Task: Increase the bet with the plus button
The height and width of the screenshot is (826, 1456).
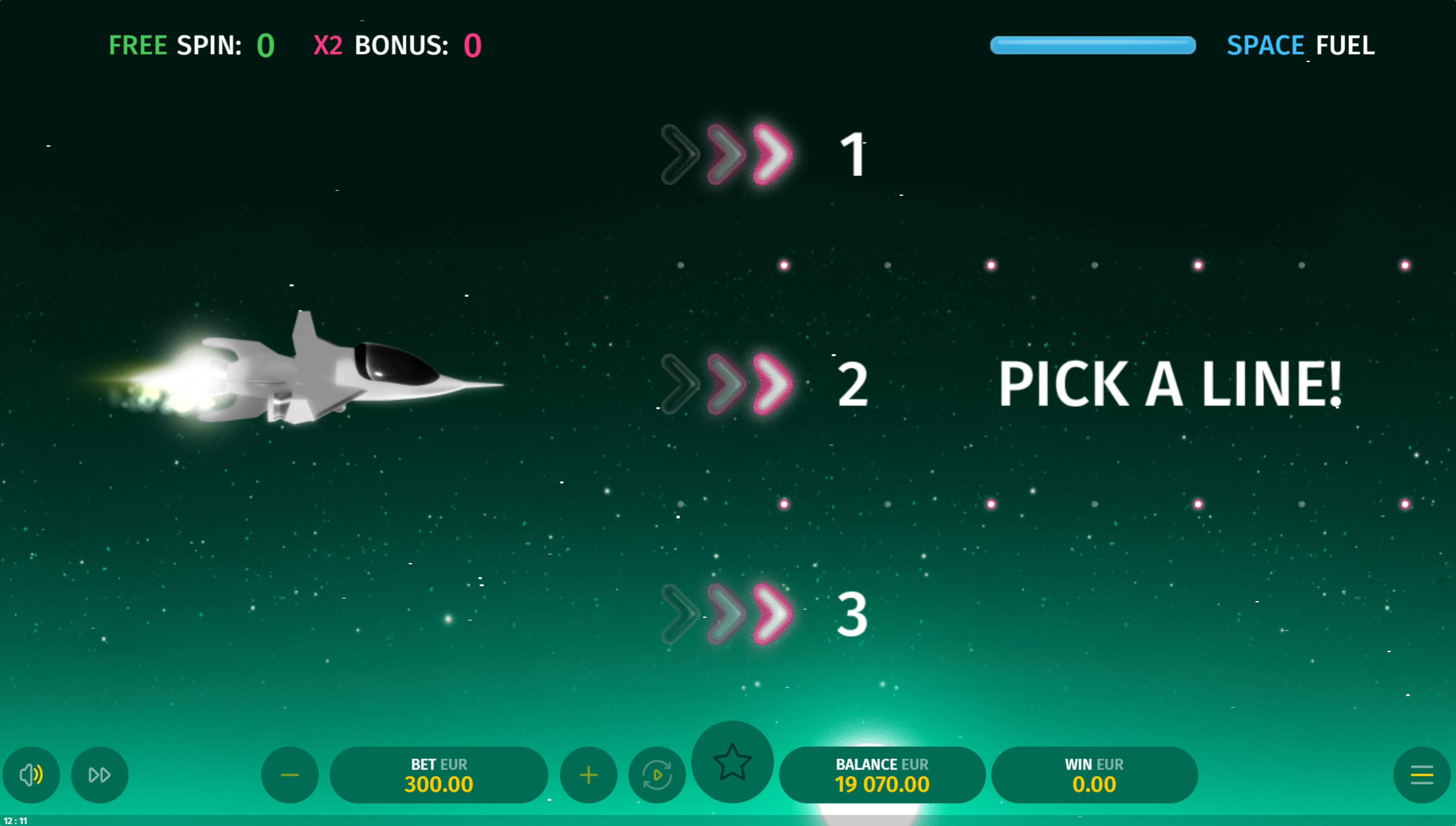Action: point(588,774)
